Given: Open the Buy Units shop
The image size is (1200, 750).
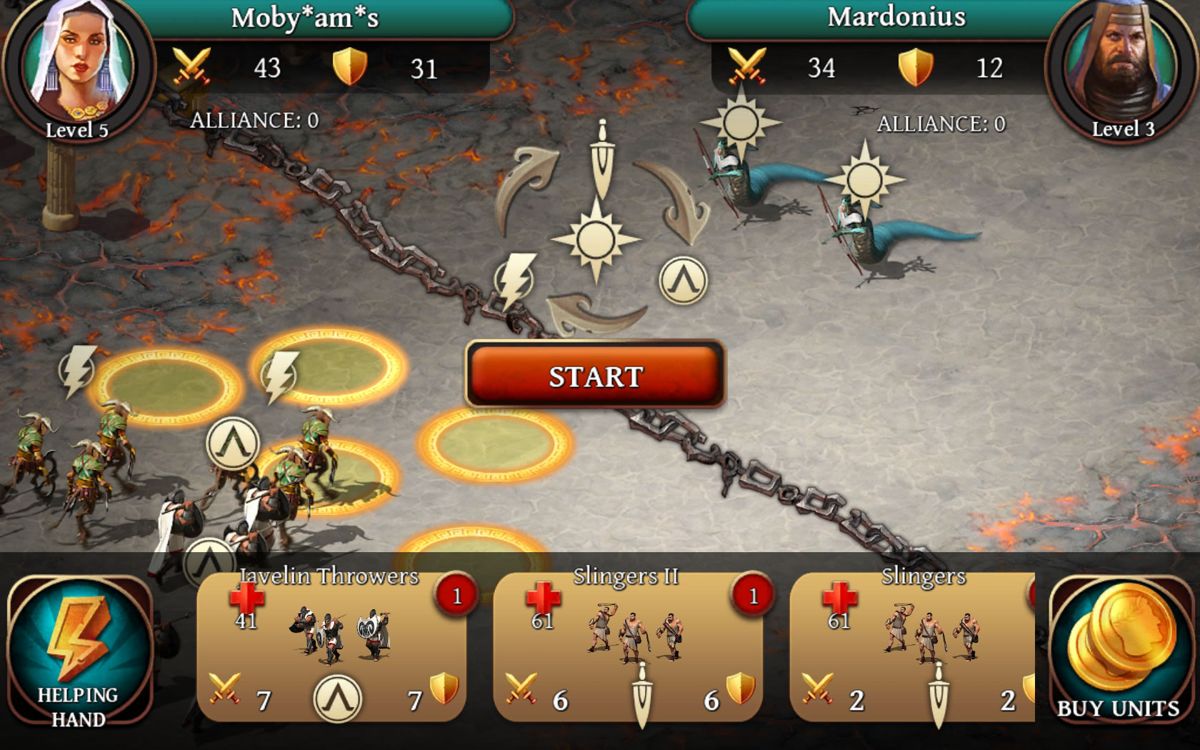Looking at the screenshot, I should (x=1118, y=650).
